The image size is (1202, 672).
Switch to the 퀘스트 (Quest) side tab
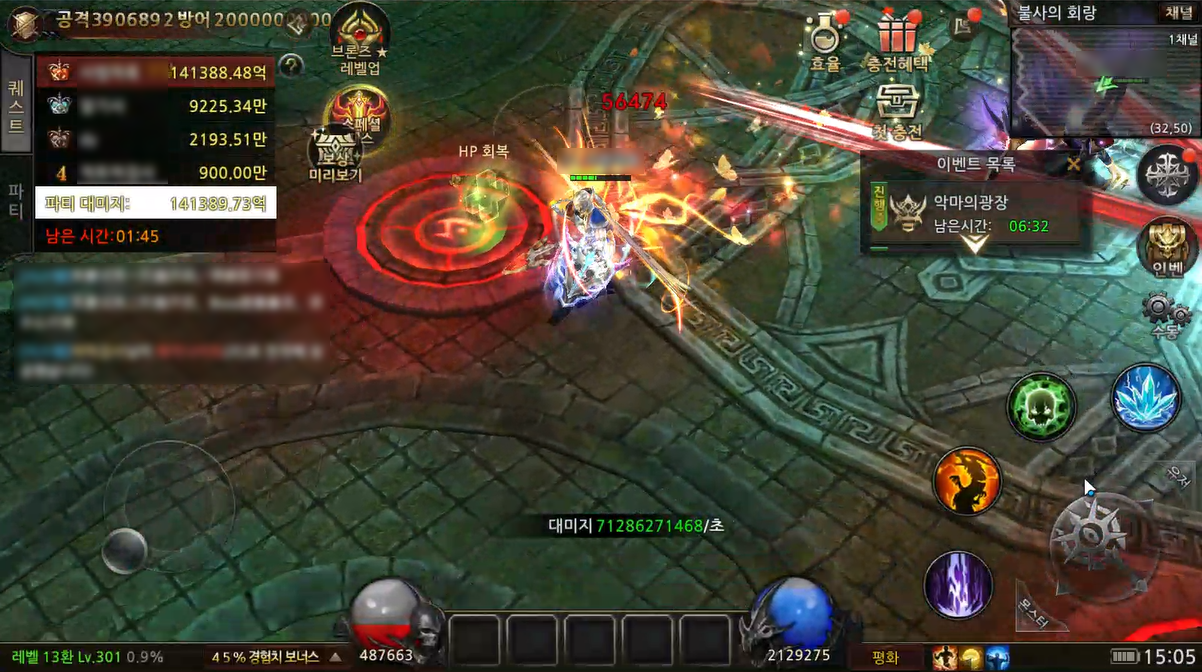16,105
